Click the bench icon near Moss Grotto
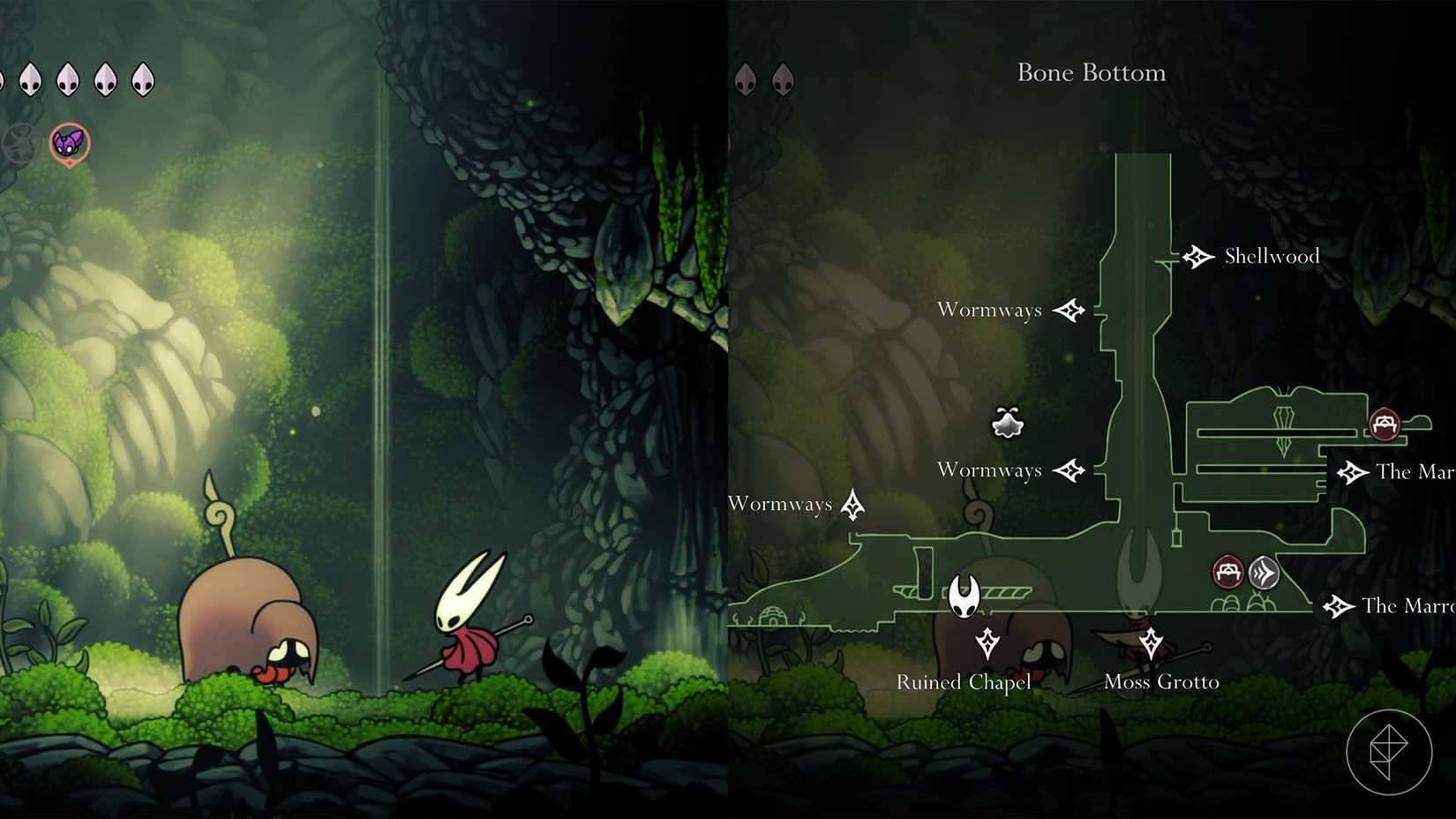 [1228, 572]
